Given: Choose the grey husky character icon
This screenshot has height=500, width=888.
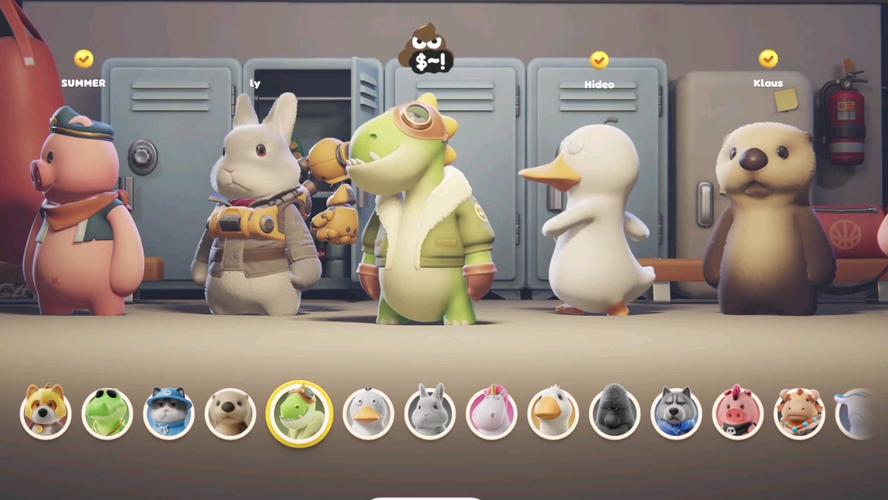Looking at the screenshot, I should click(676, 413).
